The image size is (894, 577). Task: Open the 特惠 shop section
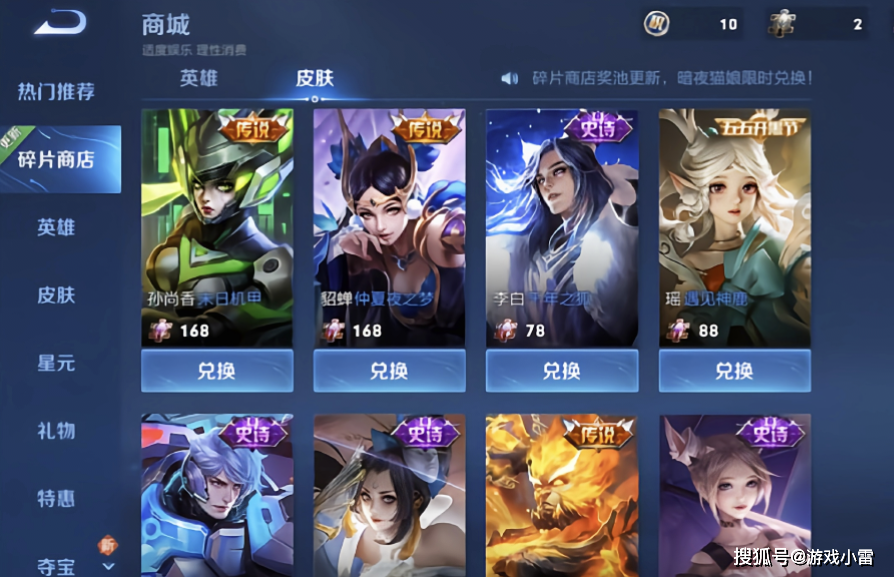pos(57,498)
